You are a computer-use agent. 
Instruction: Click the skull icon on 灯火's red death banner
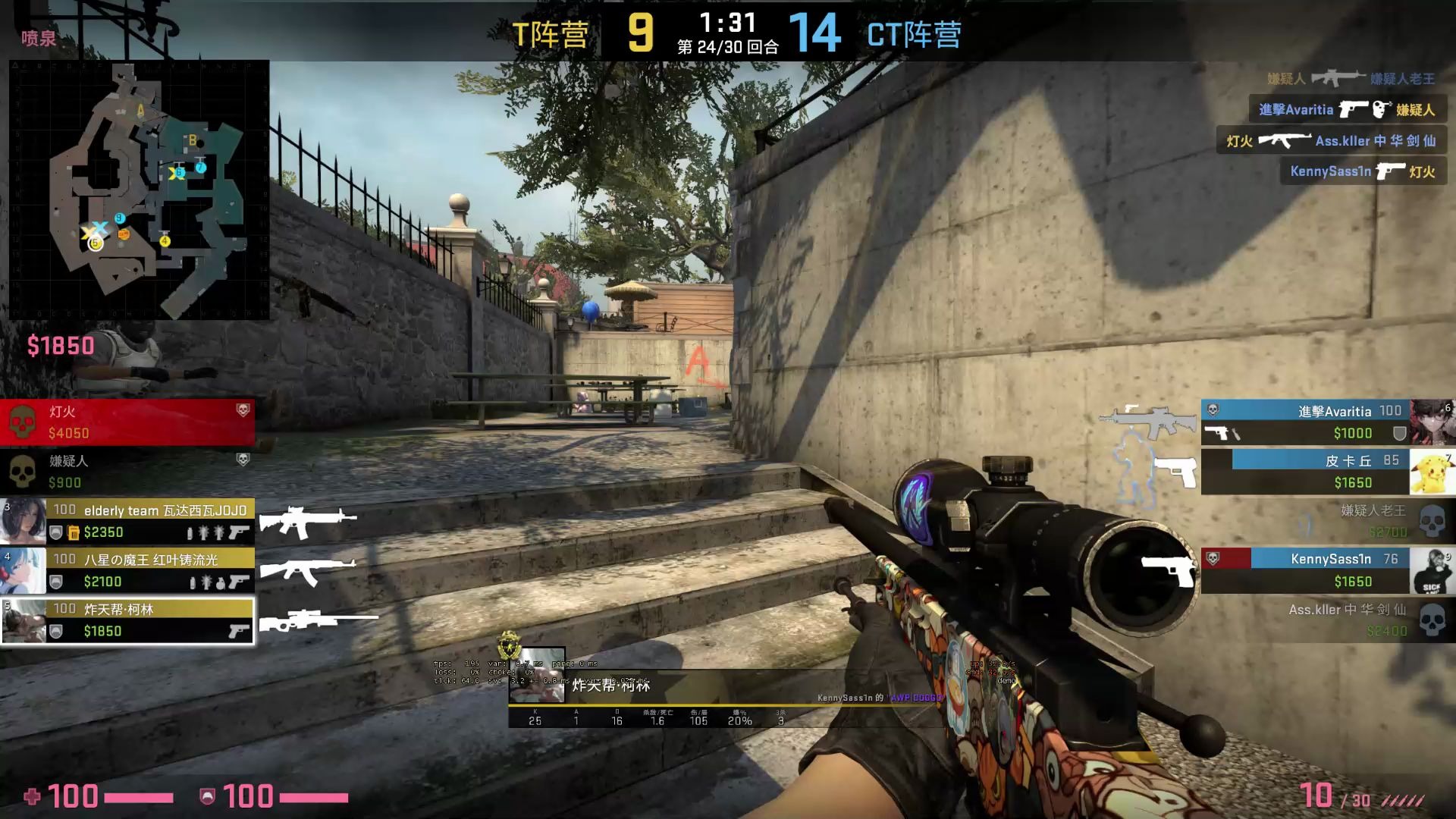pyautogui.click(x=24, y=419)
